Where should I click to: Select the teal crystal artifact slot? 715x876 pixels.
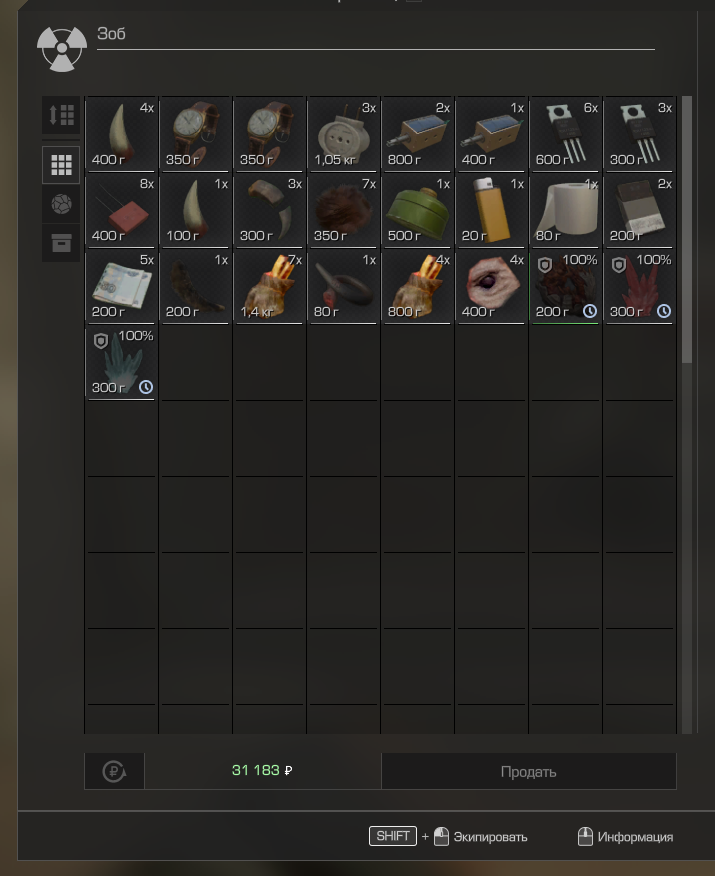click(x=121, y=362)
